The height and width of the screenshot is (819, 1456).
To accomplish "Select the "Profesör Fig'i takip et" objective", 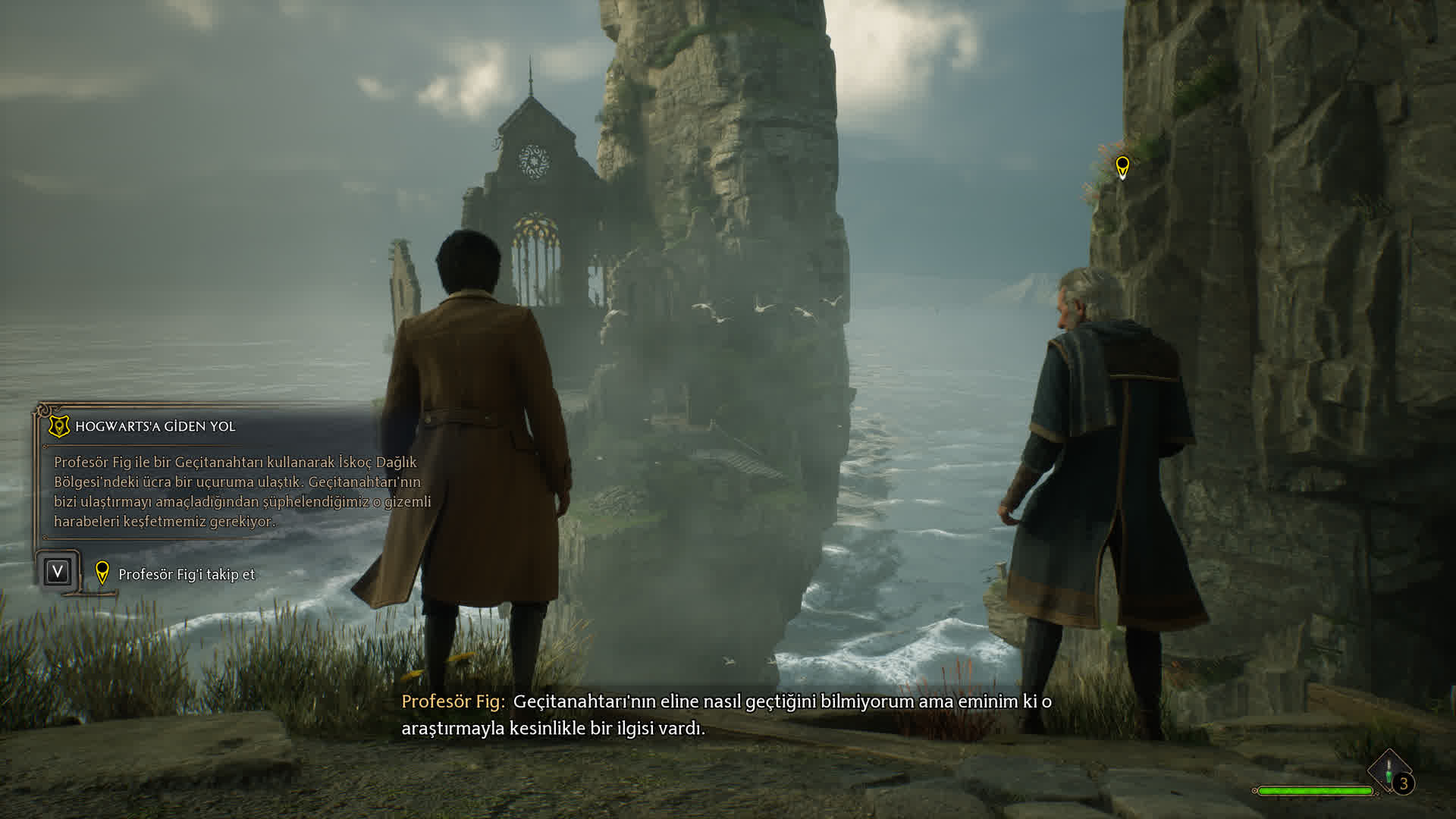I will (187, 574).
